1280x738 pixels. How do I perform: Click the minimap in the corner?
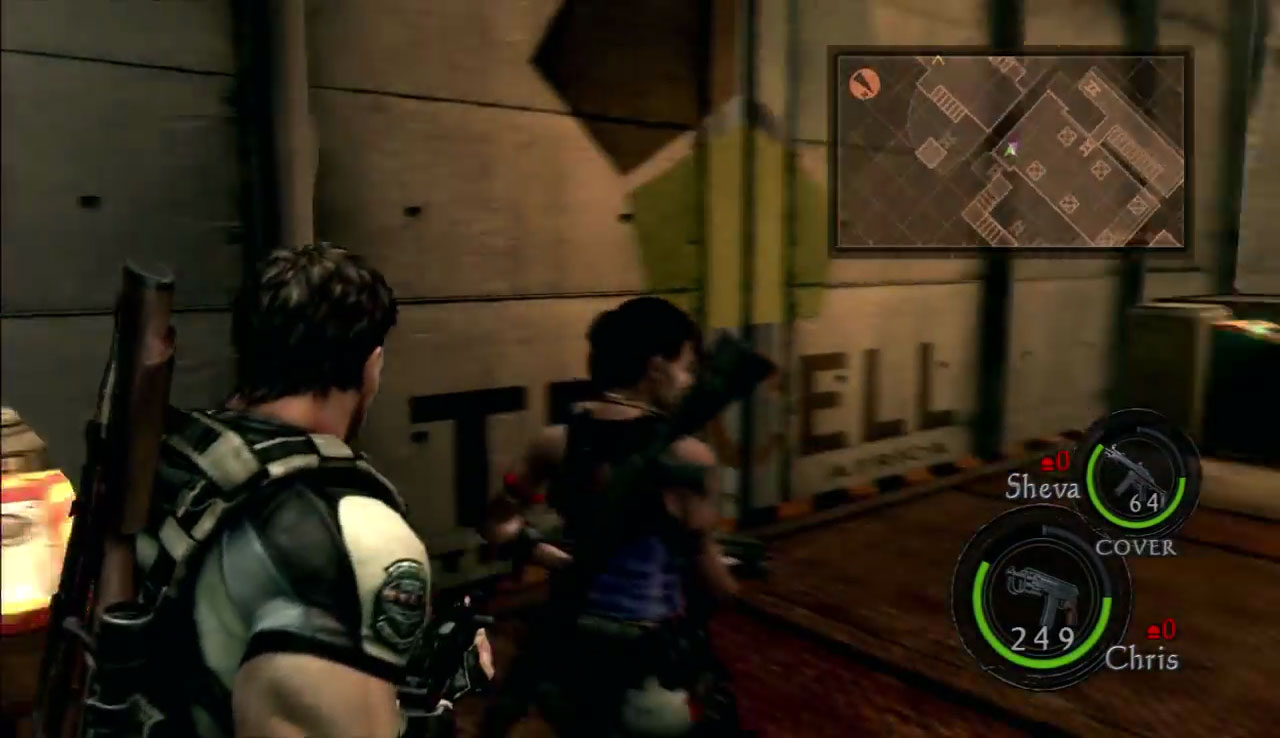(1010, 150)
